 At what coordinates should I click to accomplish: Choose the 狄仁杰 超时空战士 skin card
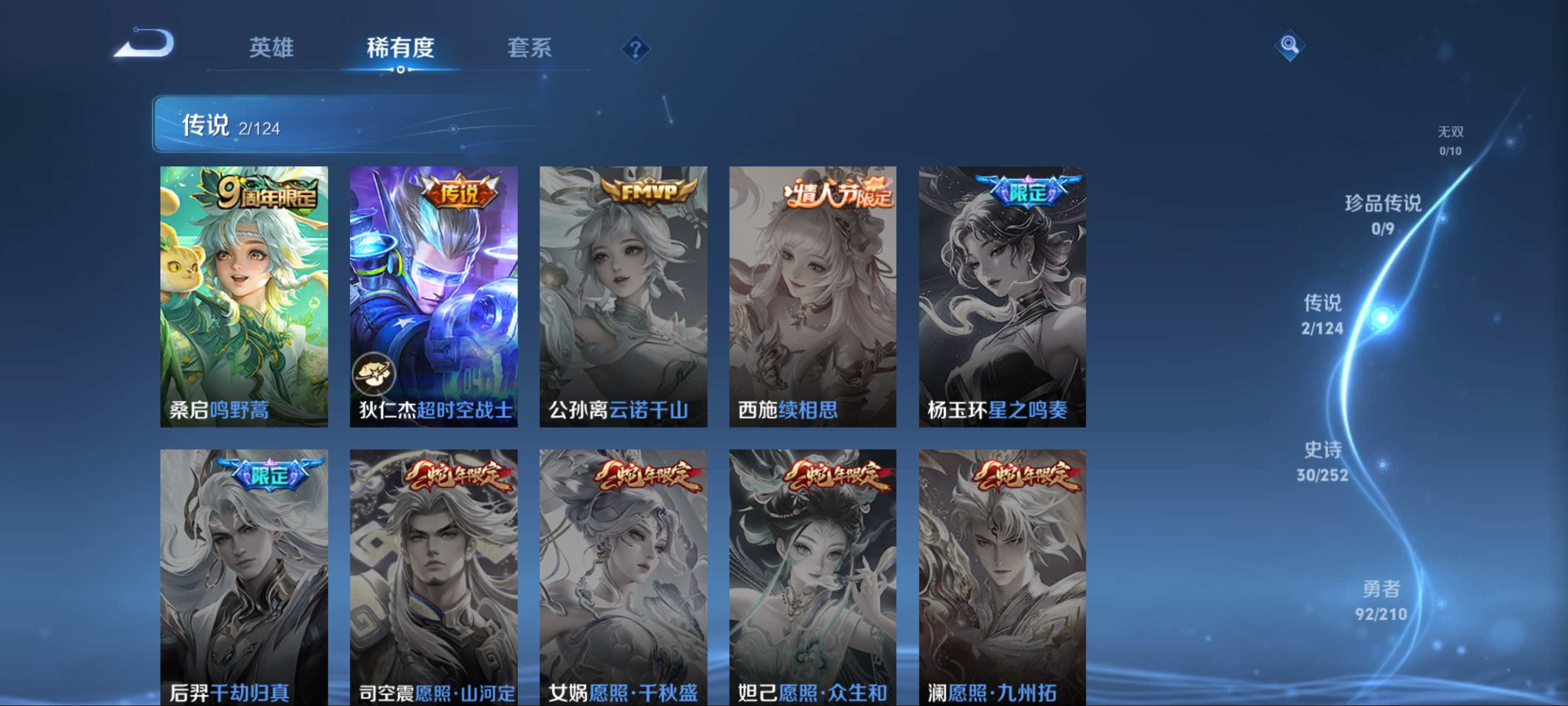(433, 296)
